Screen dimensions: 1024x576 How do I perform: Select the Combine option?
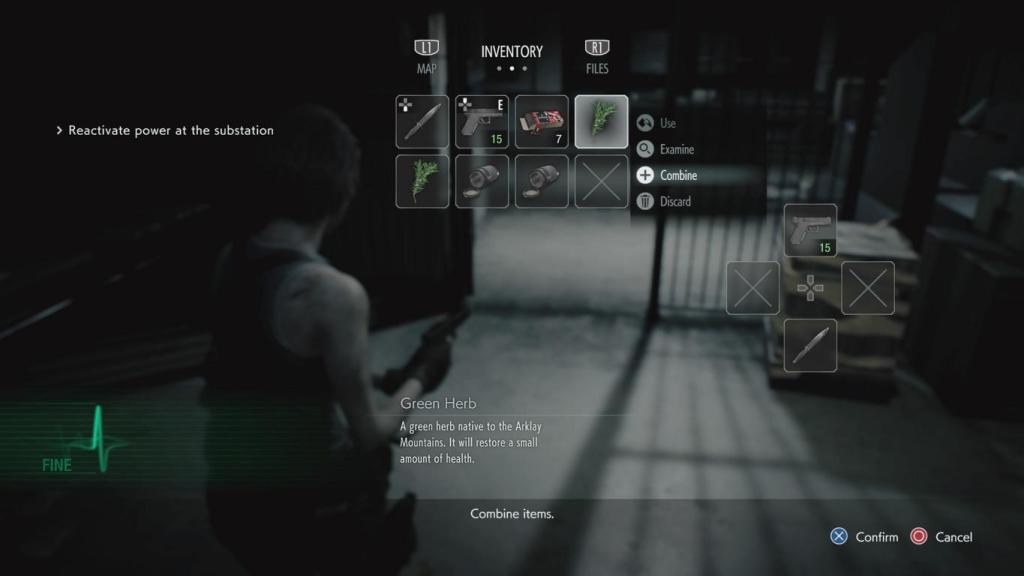[x=678, y=175]
